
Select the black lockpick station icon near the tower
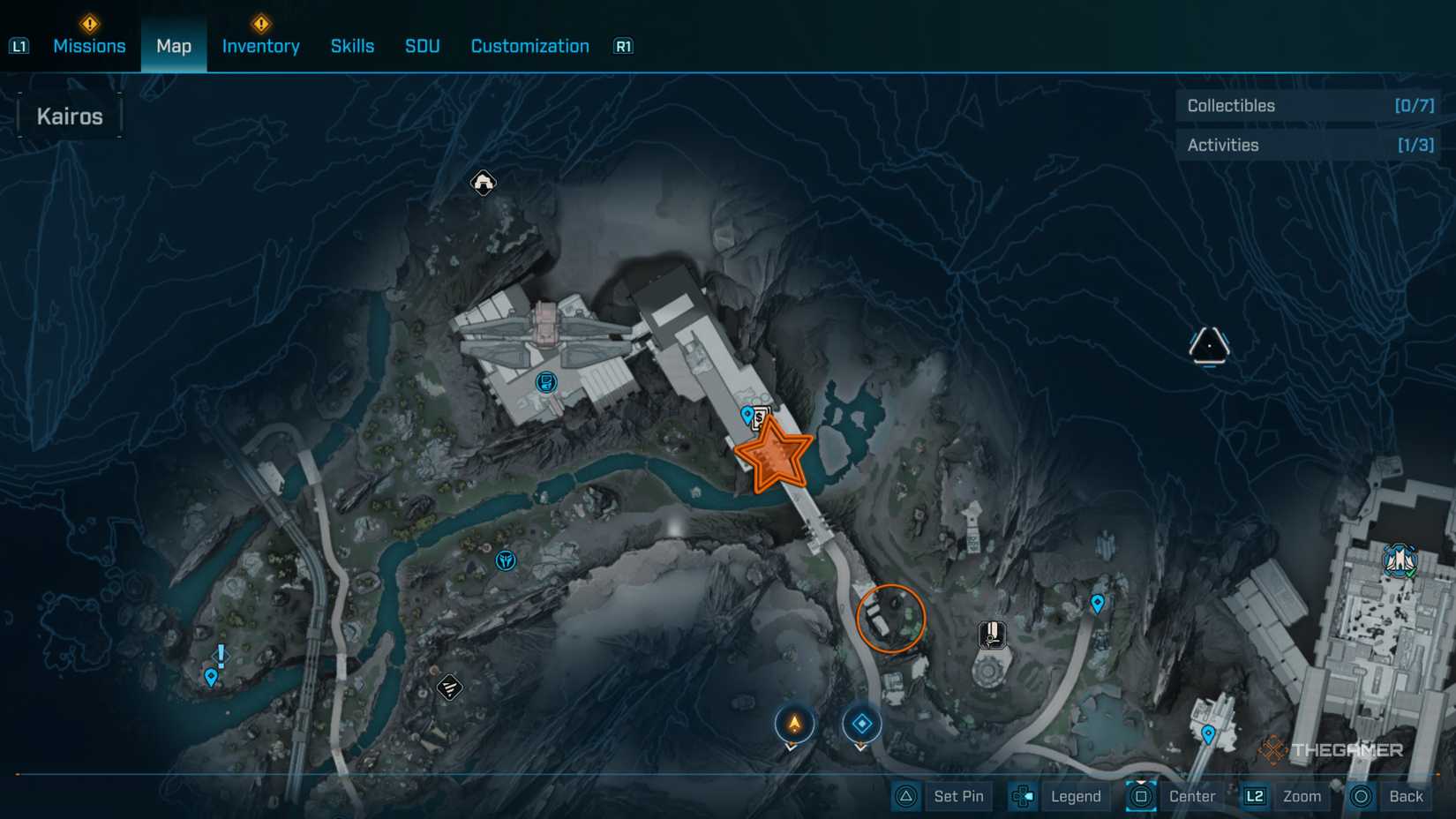[992, 633]
